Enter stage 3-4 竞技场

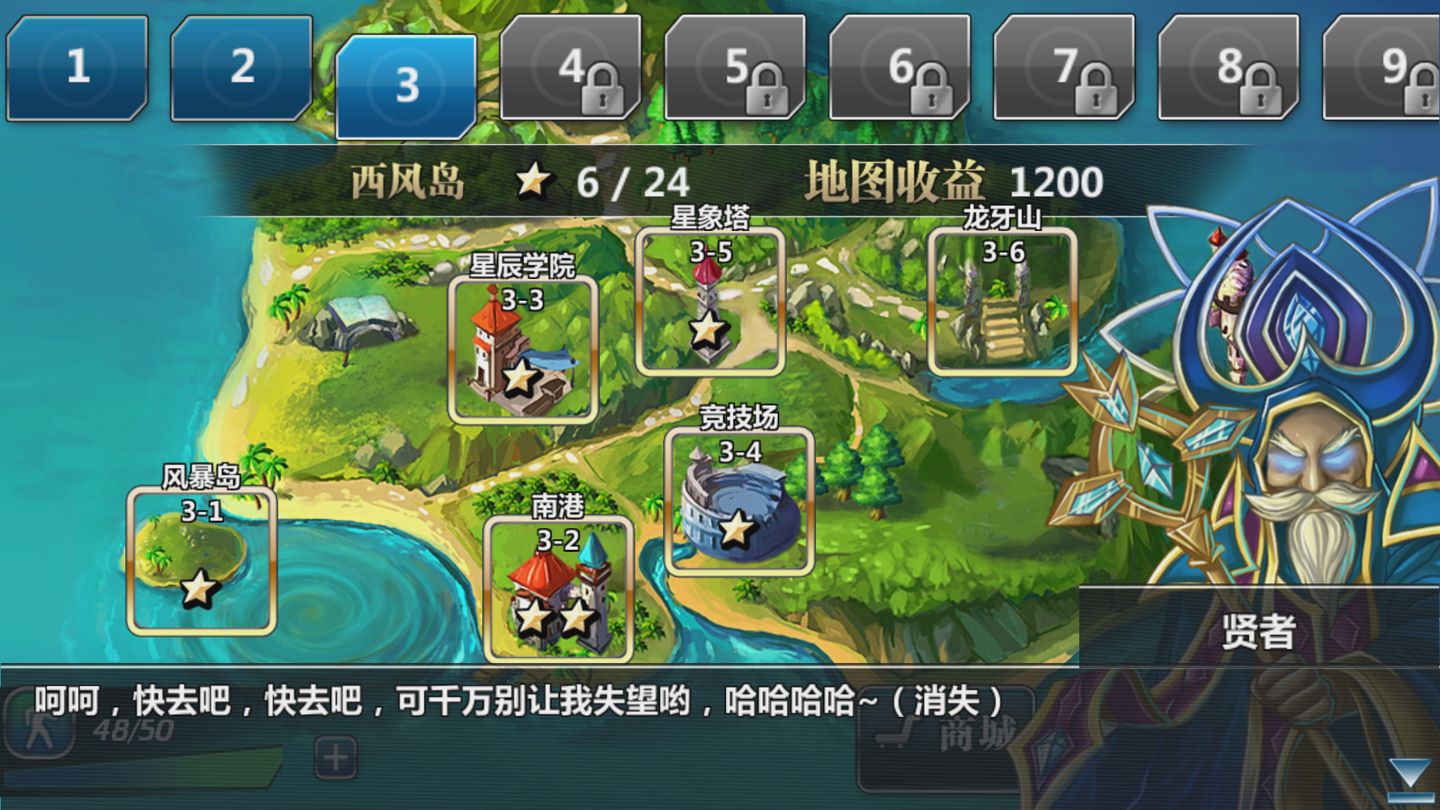[x=739, y=500]
